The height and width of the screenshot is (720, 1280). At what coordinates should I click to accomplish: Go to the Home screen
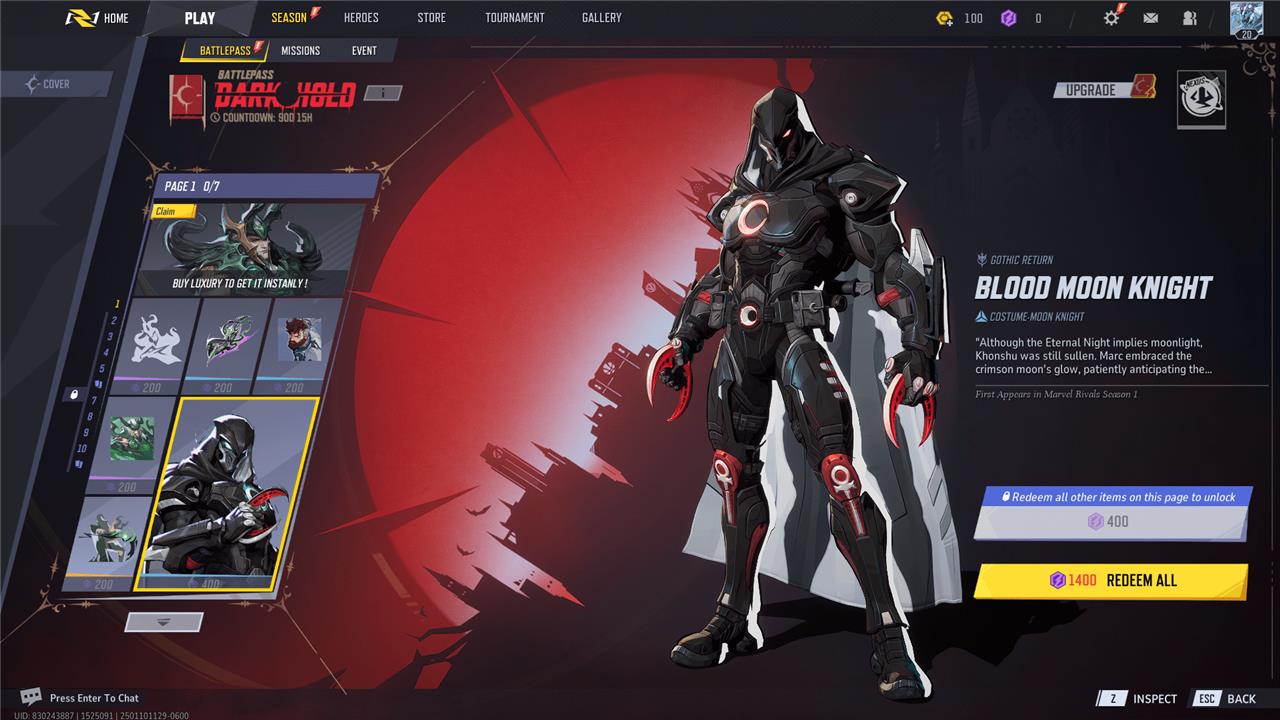[x=98, y=18]
